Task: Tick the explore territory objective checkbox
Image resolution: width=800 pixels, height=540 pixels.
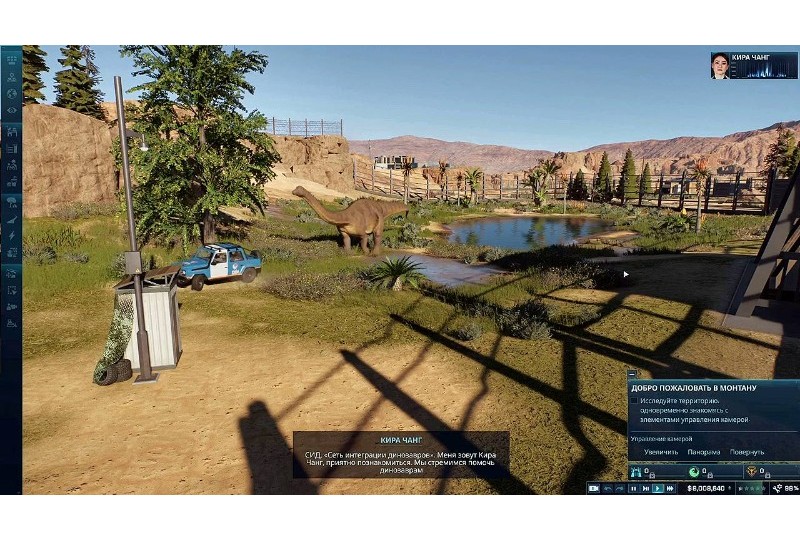Action: [634, 400]
